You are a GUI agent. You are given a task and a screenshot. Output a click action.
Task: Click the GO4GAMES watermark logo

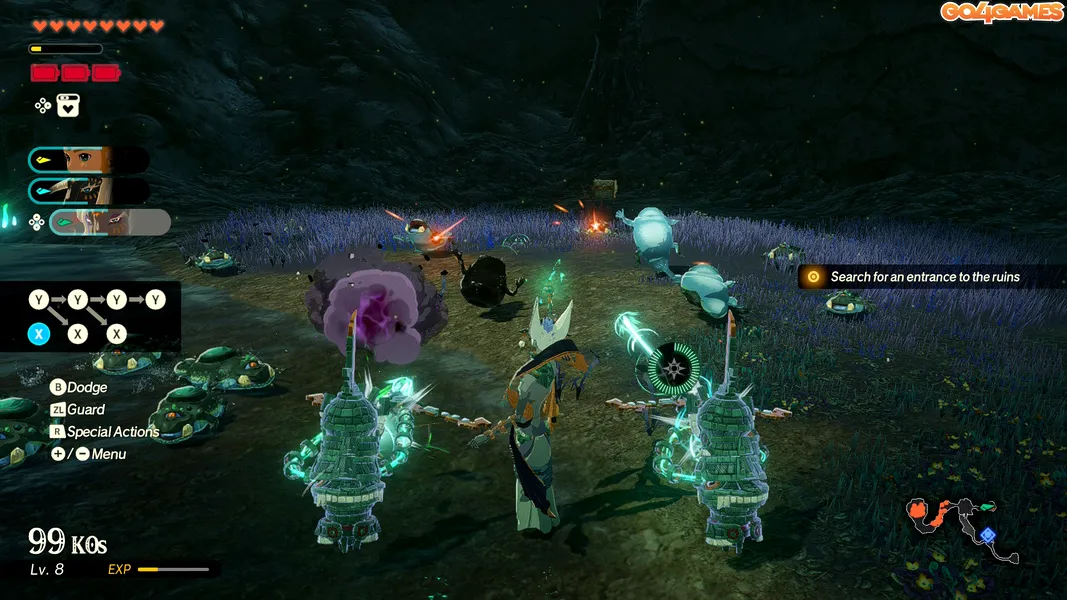[x=1000, y=12]
